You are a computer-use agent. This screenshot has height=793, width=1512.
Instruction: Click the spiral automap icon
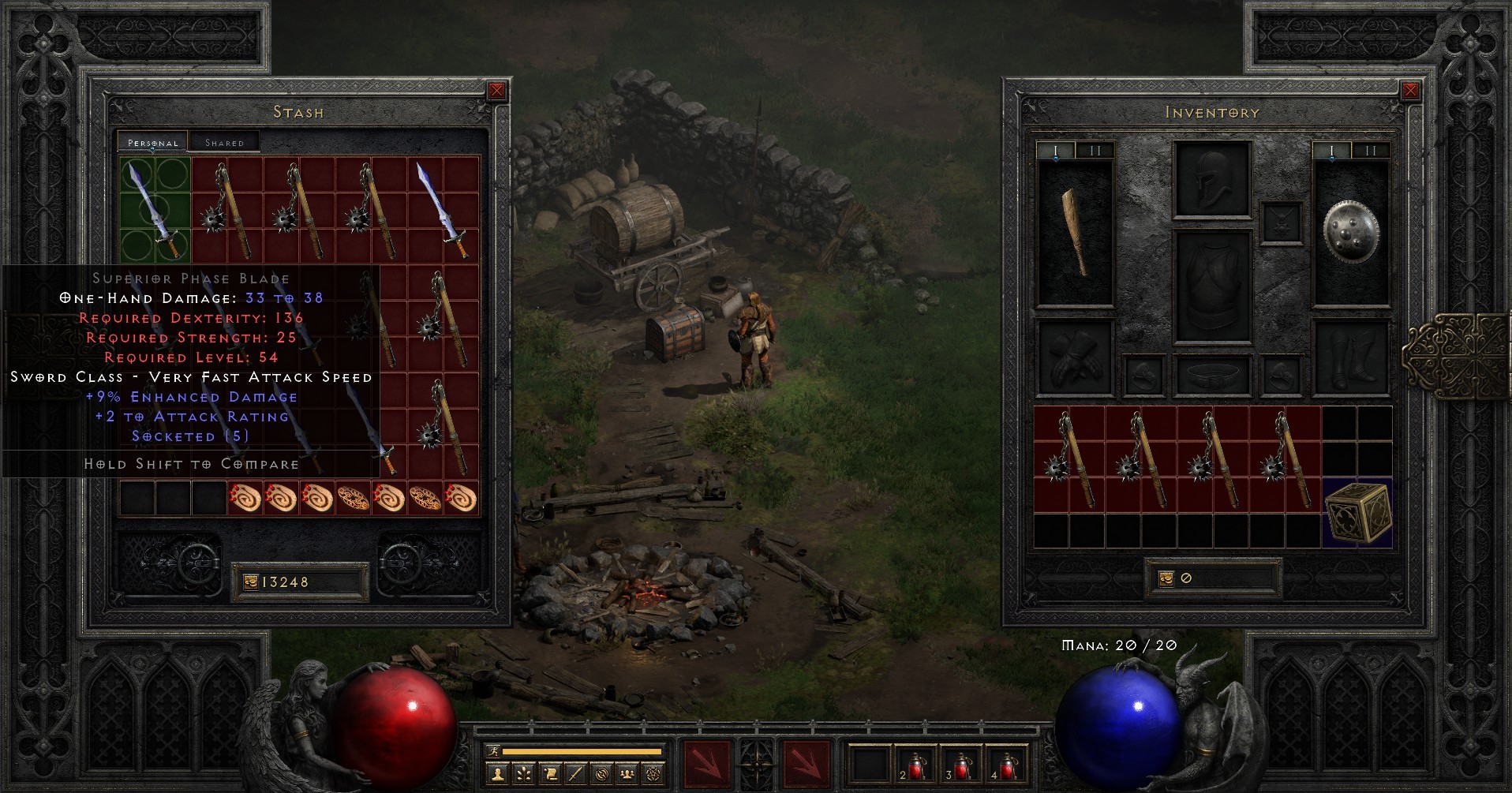[601, 775]
